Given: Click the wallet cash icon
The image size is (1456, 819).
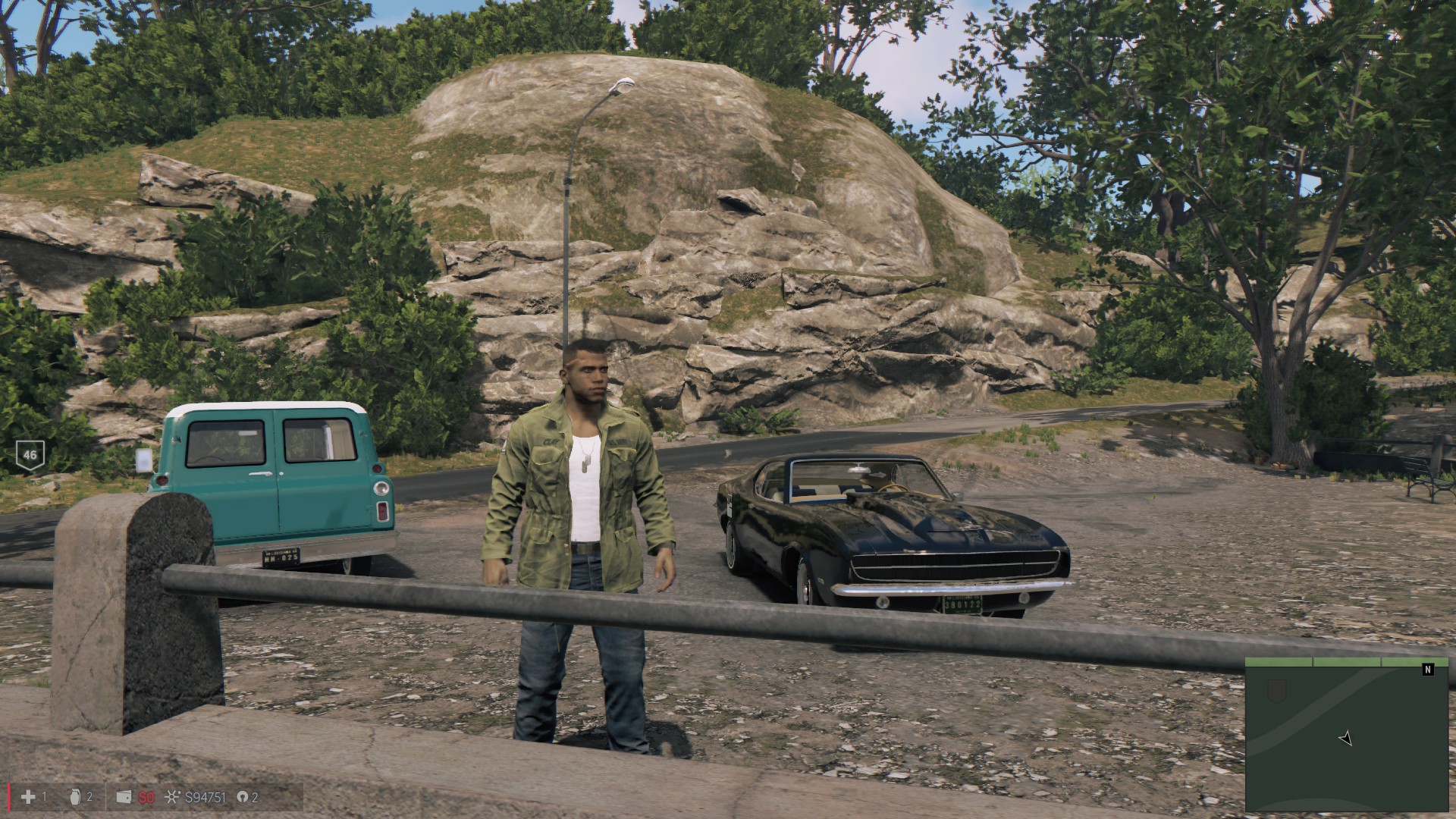Looking at the screenshot, I should point(124,797).
